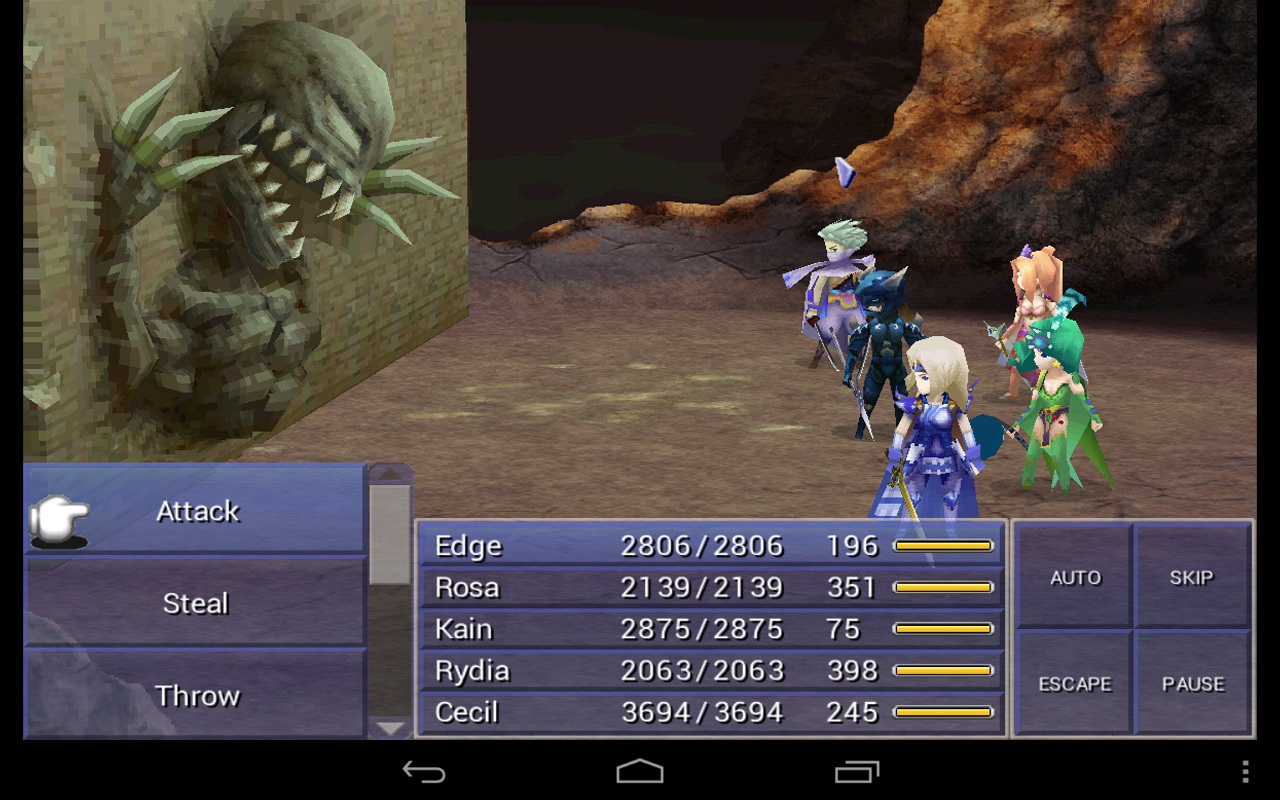Viewport: 1280px width, 800px height.
Task: Select the Attack command
Action: (197, 511)
